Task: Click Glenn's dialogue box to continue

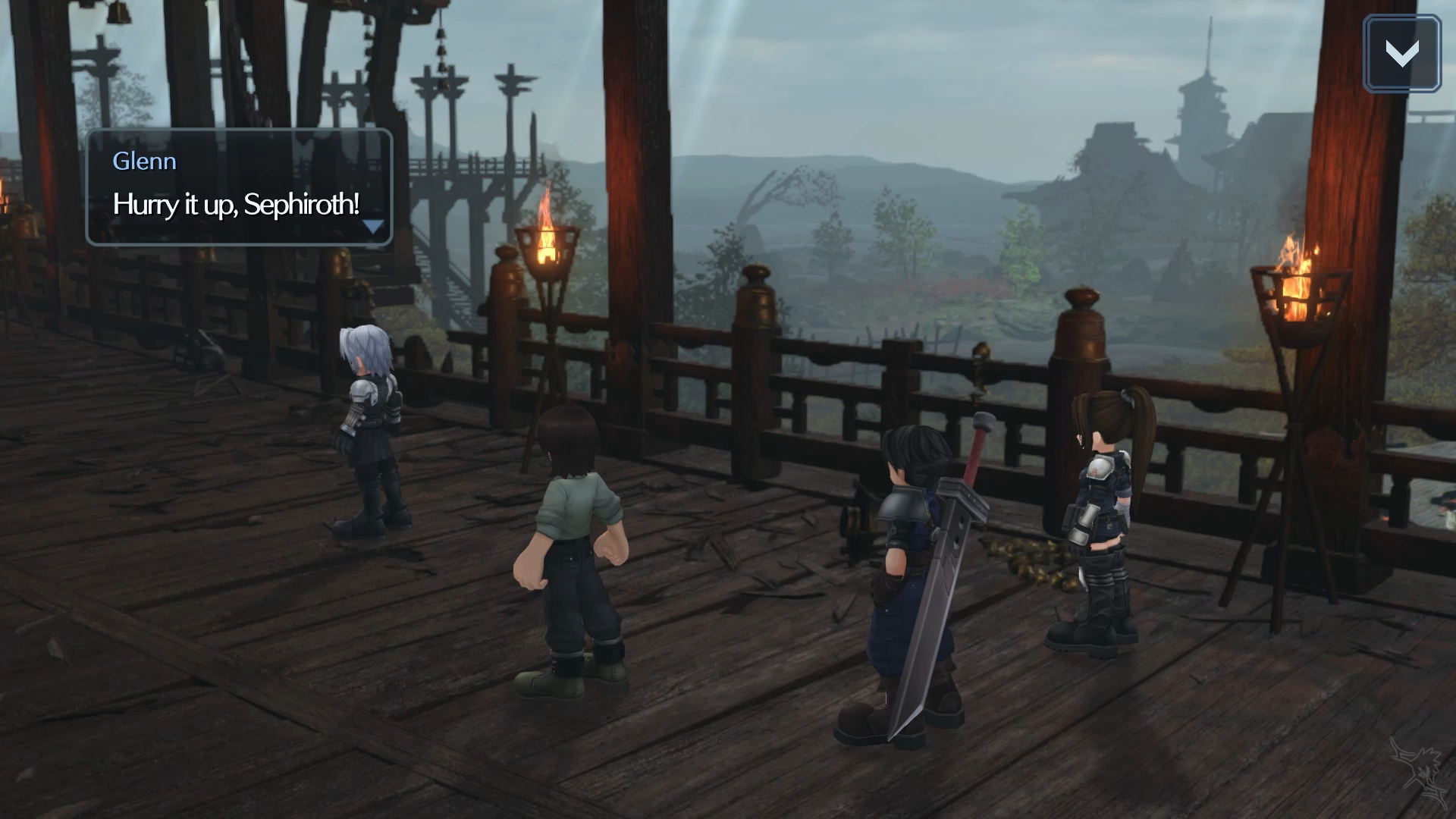Action: pos(239,187)
